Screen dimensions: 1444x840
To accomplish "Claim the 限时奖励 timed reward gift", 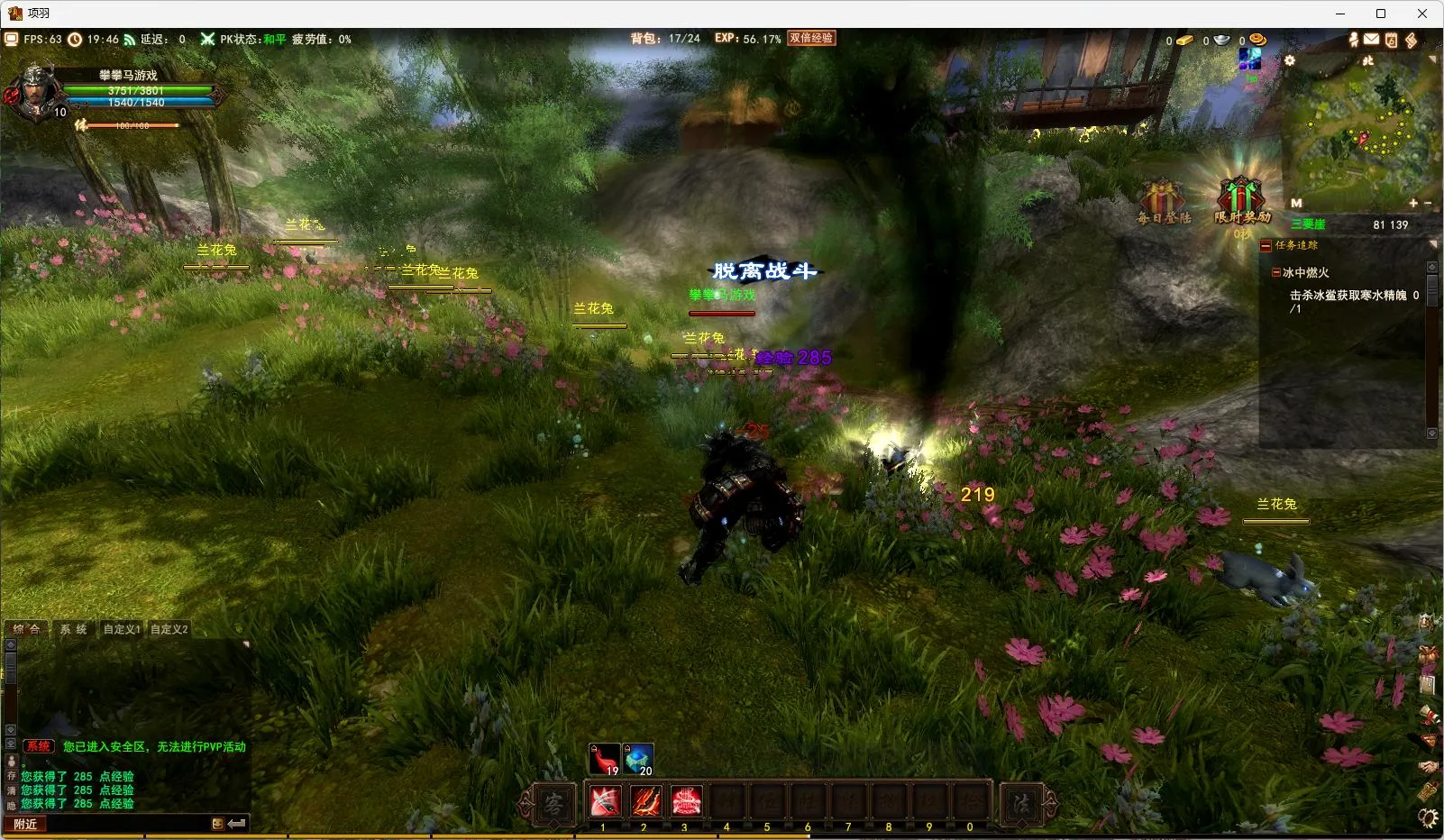I will tap(1241, 200).
